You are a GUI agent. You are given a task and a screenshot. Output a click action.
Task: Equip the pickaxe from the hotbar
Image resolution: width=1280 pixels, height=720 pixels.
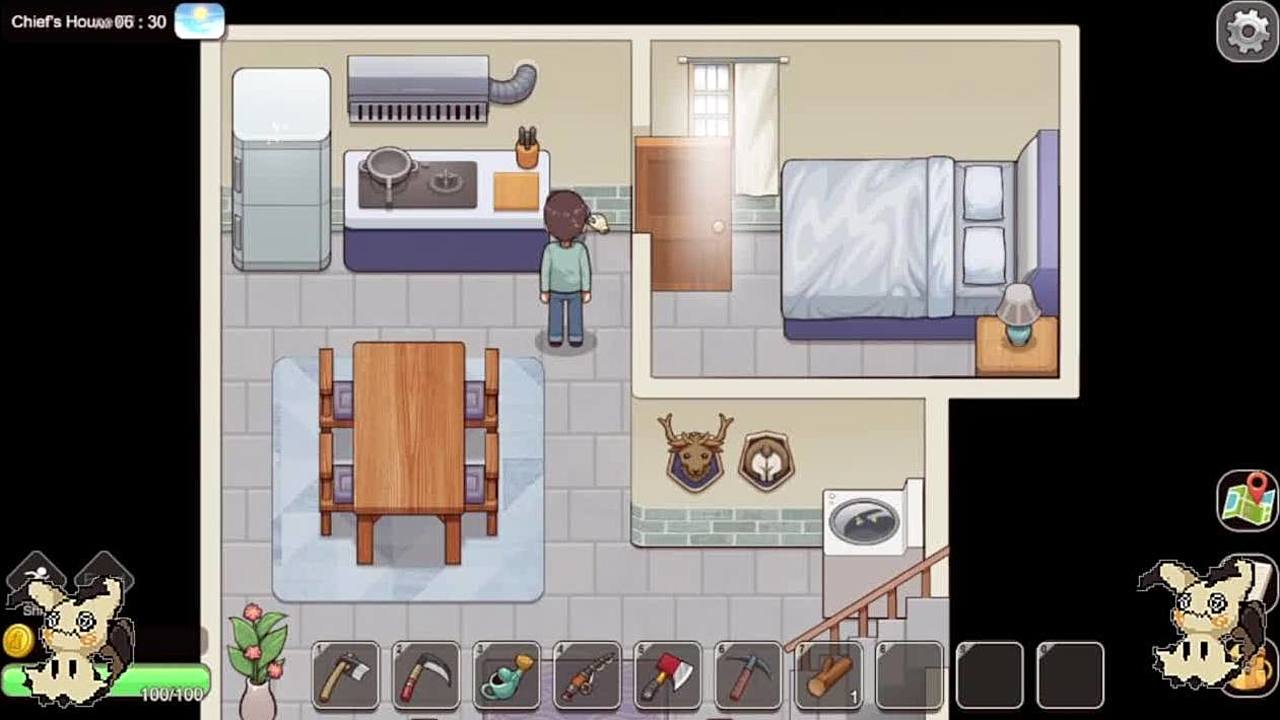[x=748, y=675]
